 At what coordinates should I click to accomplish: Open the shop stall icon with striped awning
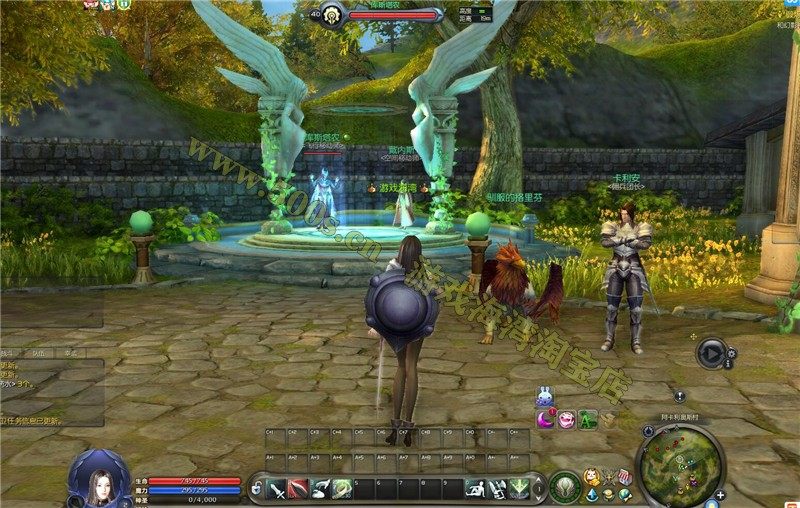pos(624,477)
